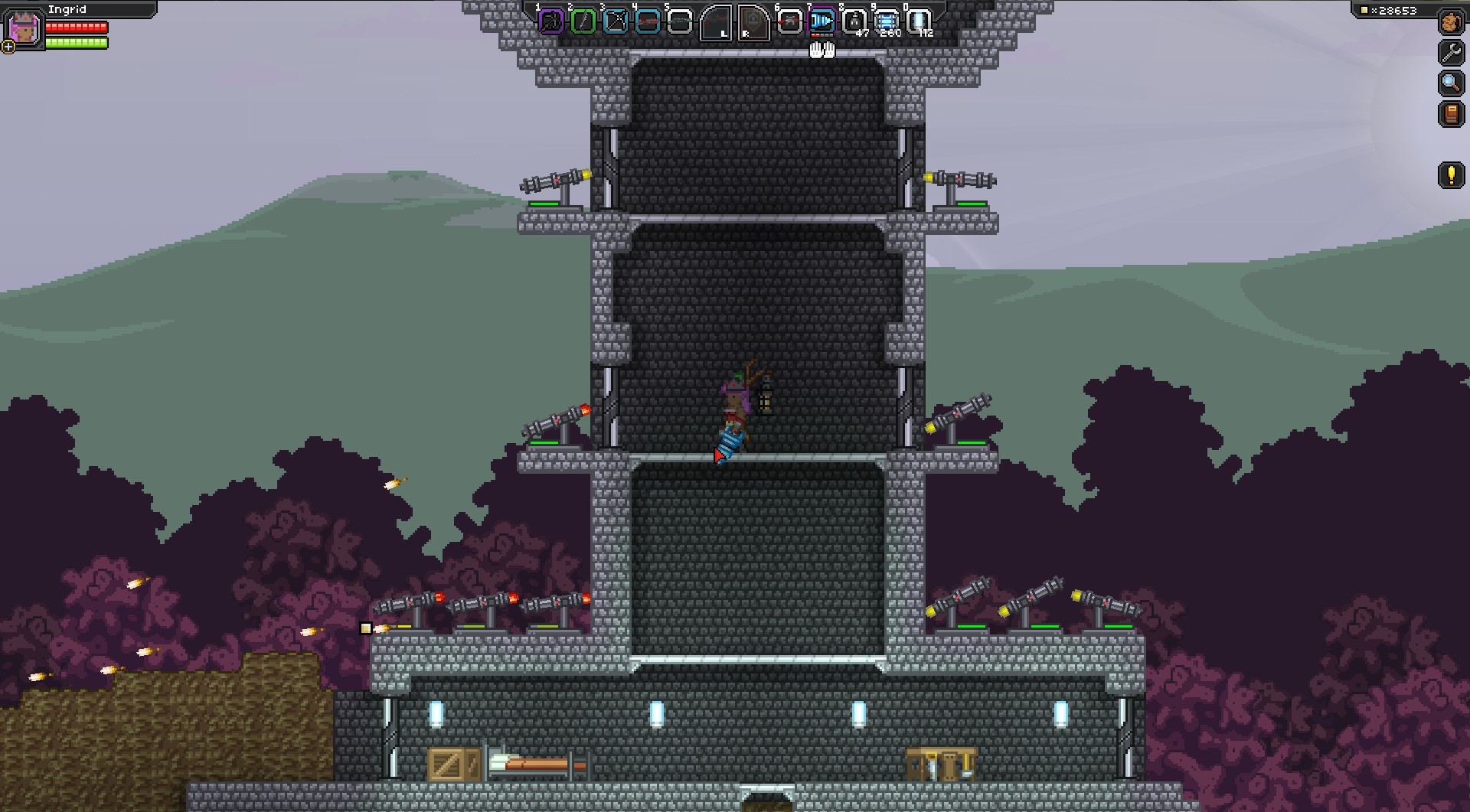Open the quest log exclamation icon
This screenshot has width=1470, height=812.
tap(1451, 175)
